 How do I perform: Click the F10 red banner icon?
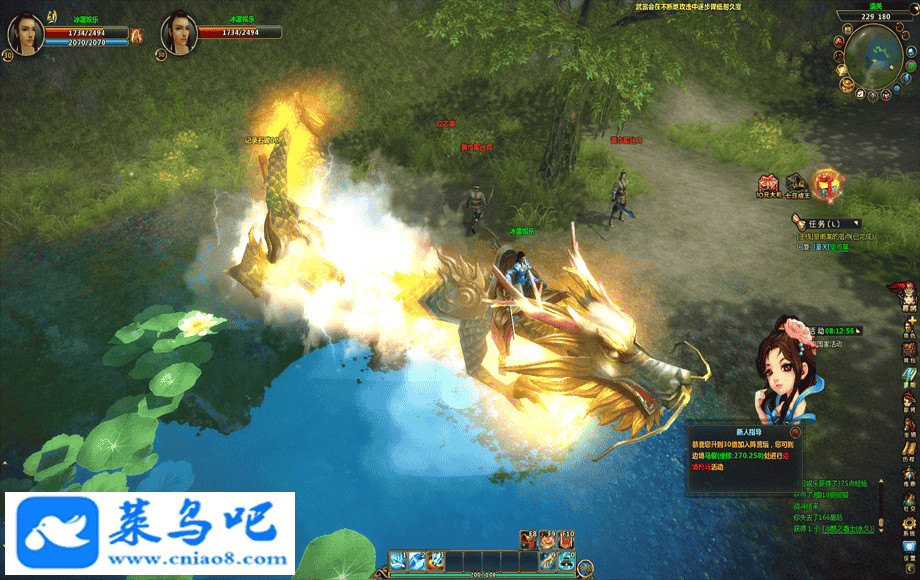(567, 540)
